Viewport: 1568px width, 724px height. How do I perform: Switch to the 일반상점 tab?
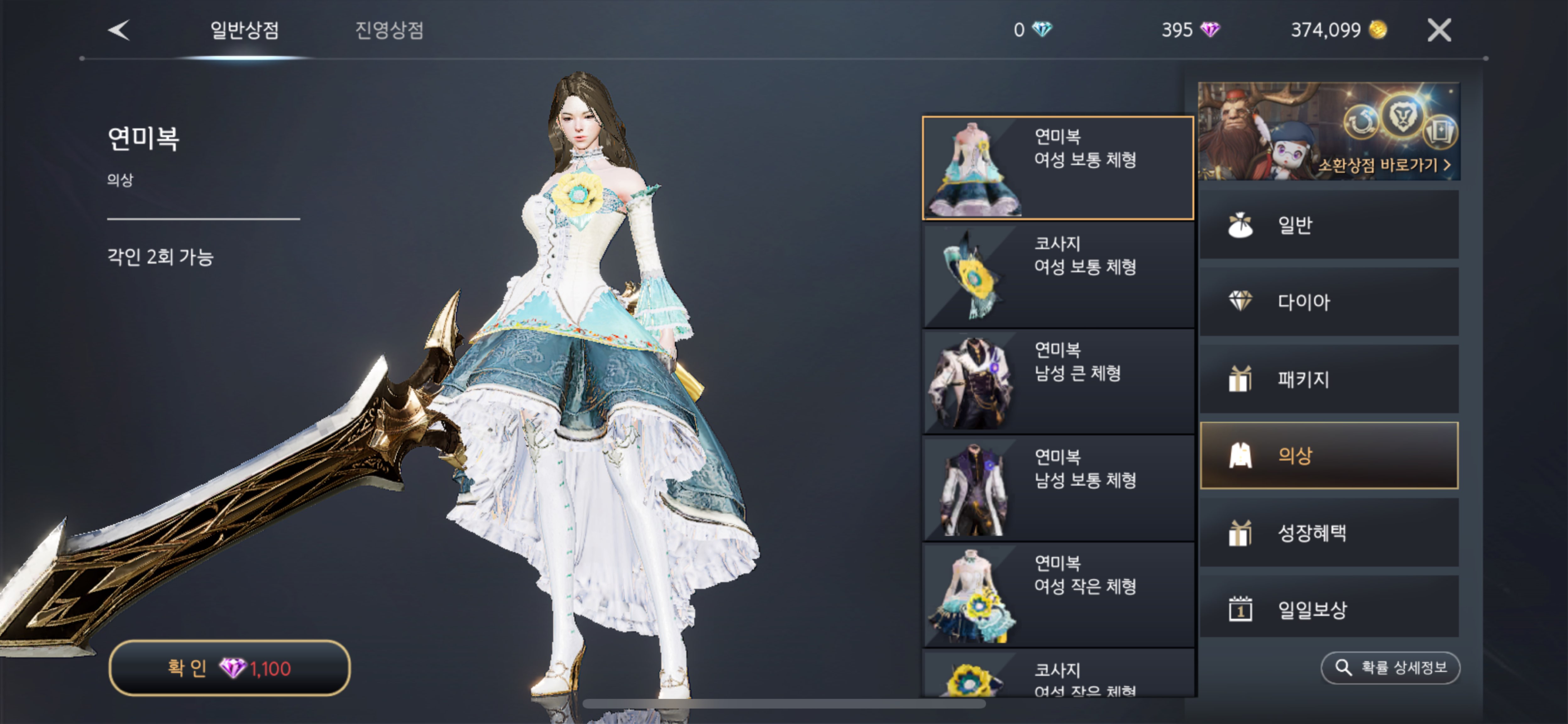(244, 30)
